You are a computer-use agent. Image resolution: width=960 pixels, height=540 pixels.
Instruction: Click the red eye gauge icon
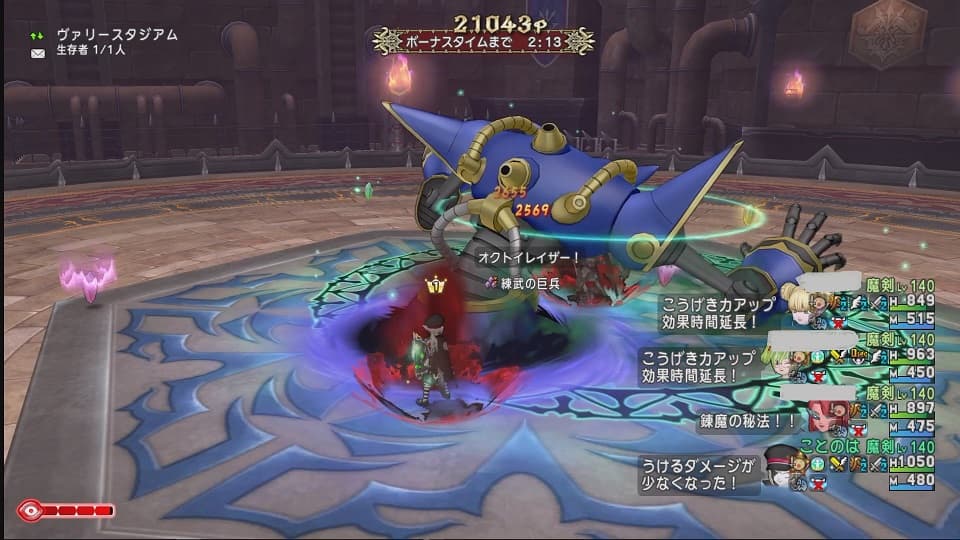pyautogui.click(x=31, y=510)
